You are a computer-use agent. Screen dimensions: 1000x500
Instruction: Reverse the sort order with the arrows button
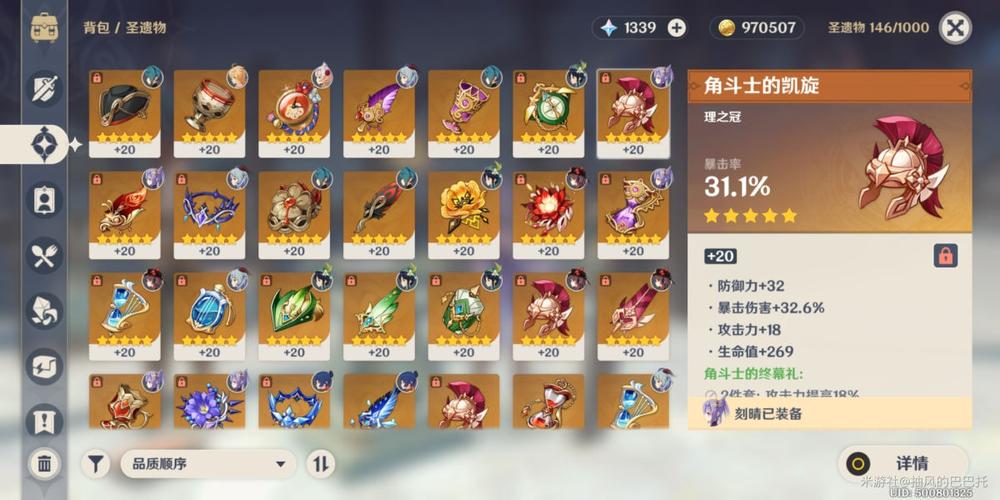(x=321, y=463)
